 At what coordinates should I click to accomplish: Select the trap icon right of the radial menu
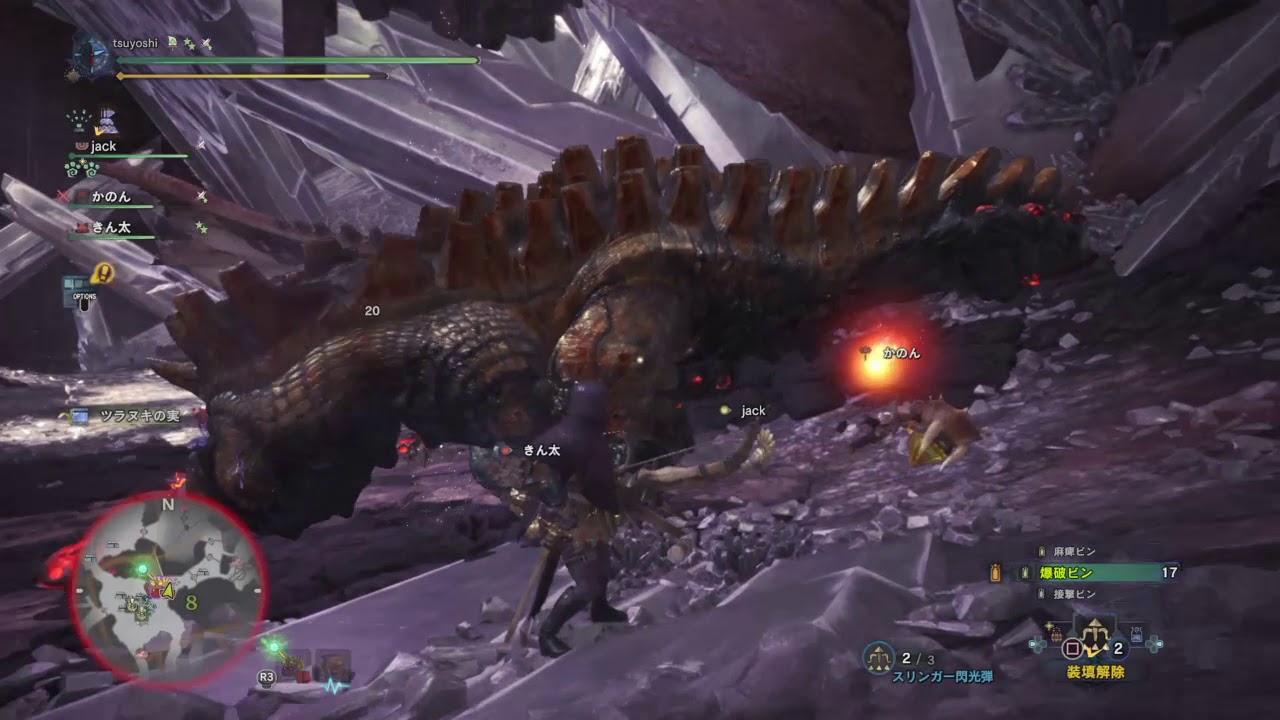click(1136, 635)
